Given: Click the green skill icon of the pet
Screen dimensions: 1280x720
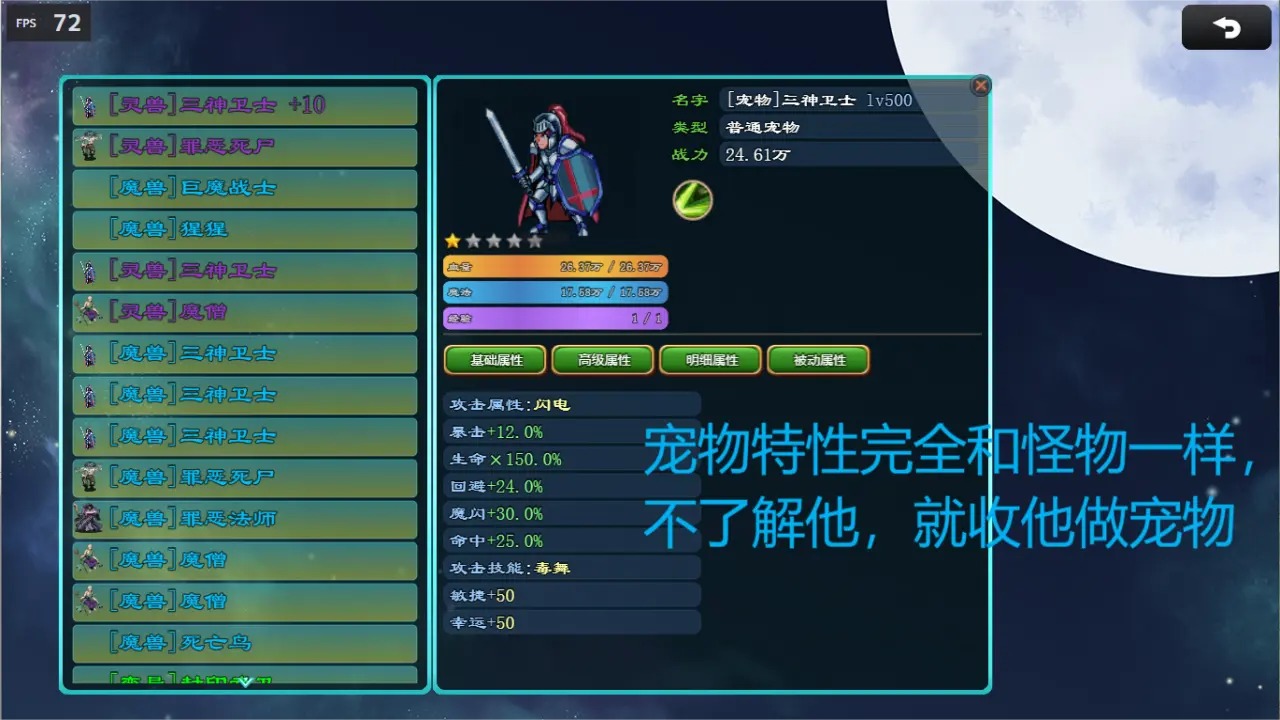Looking at the screenshot, I should click(691, 199).
